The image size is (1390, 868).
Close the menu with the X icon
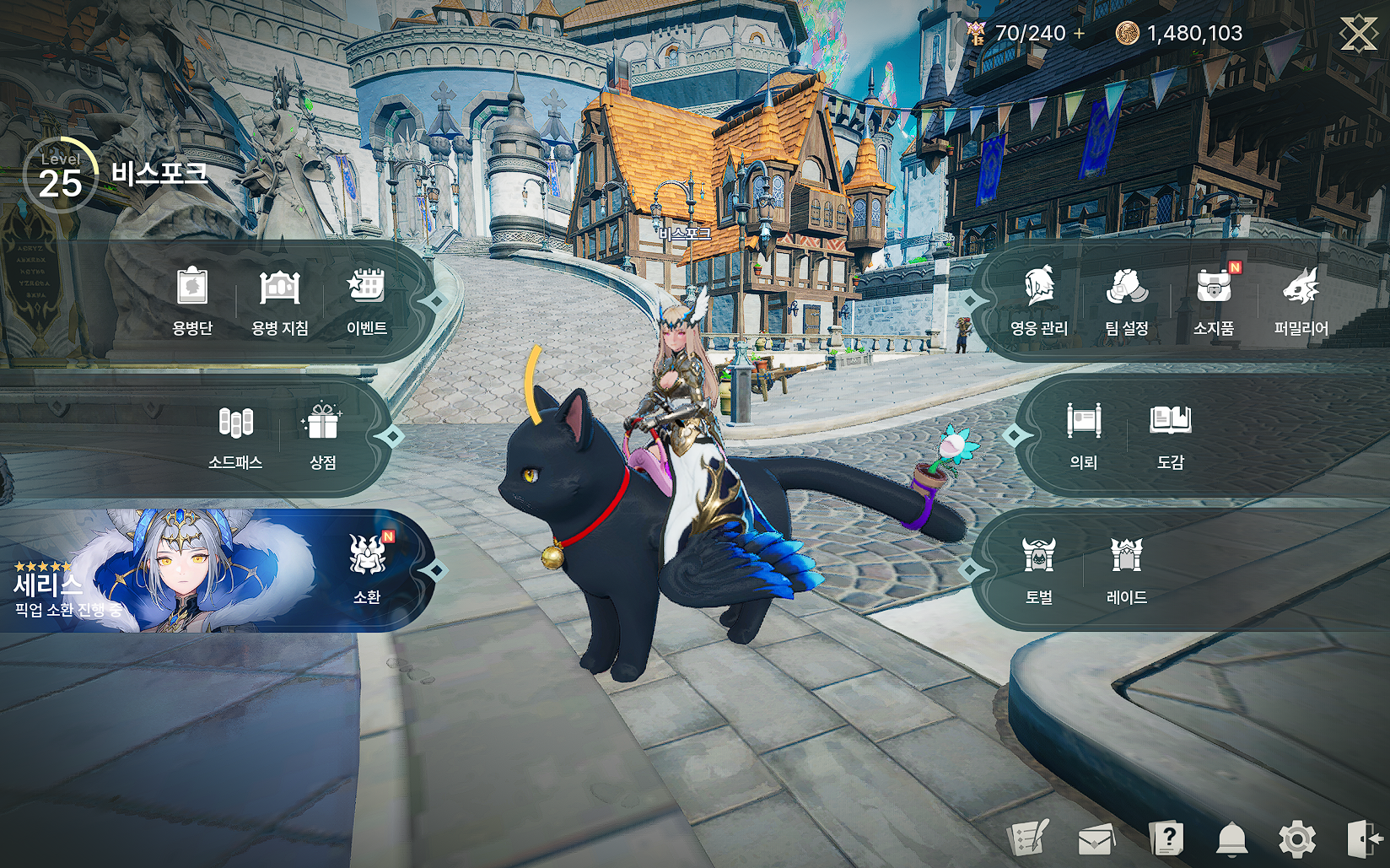pos(1358,34)
